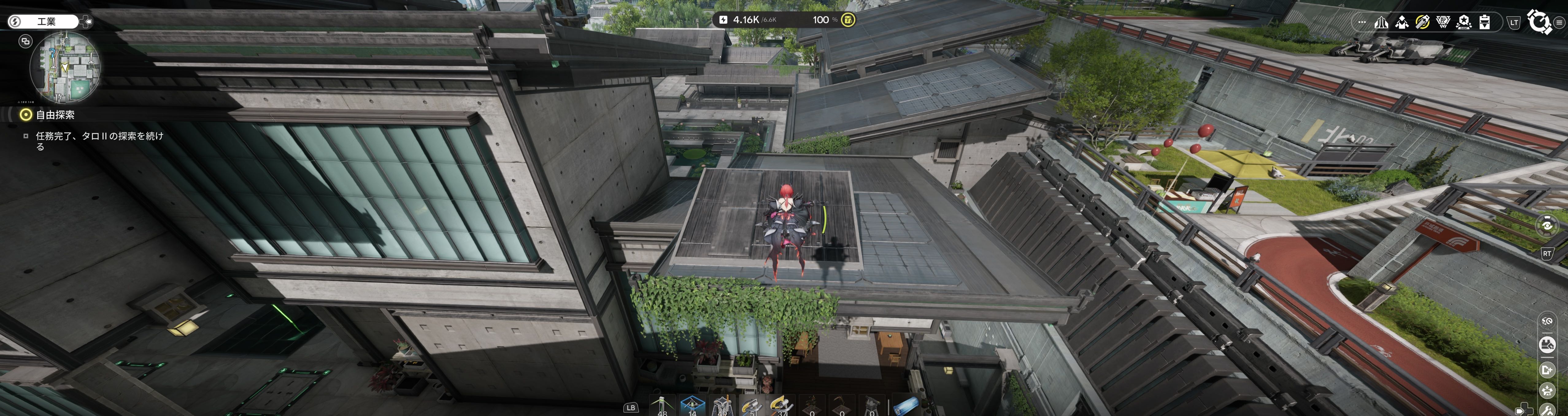
Task: Open the yellow-ringed ticket icon
Action: coord(1423,22)
